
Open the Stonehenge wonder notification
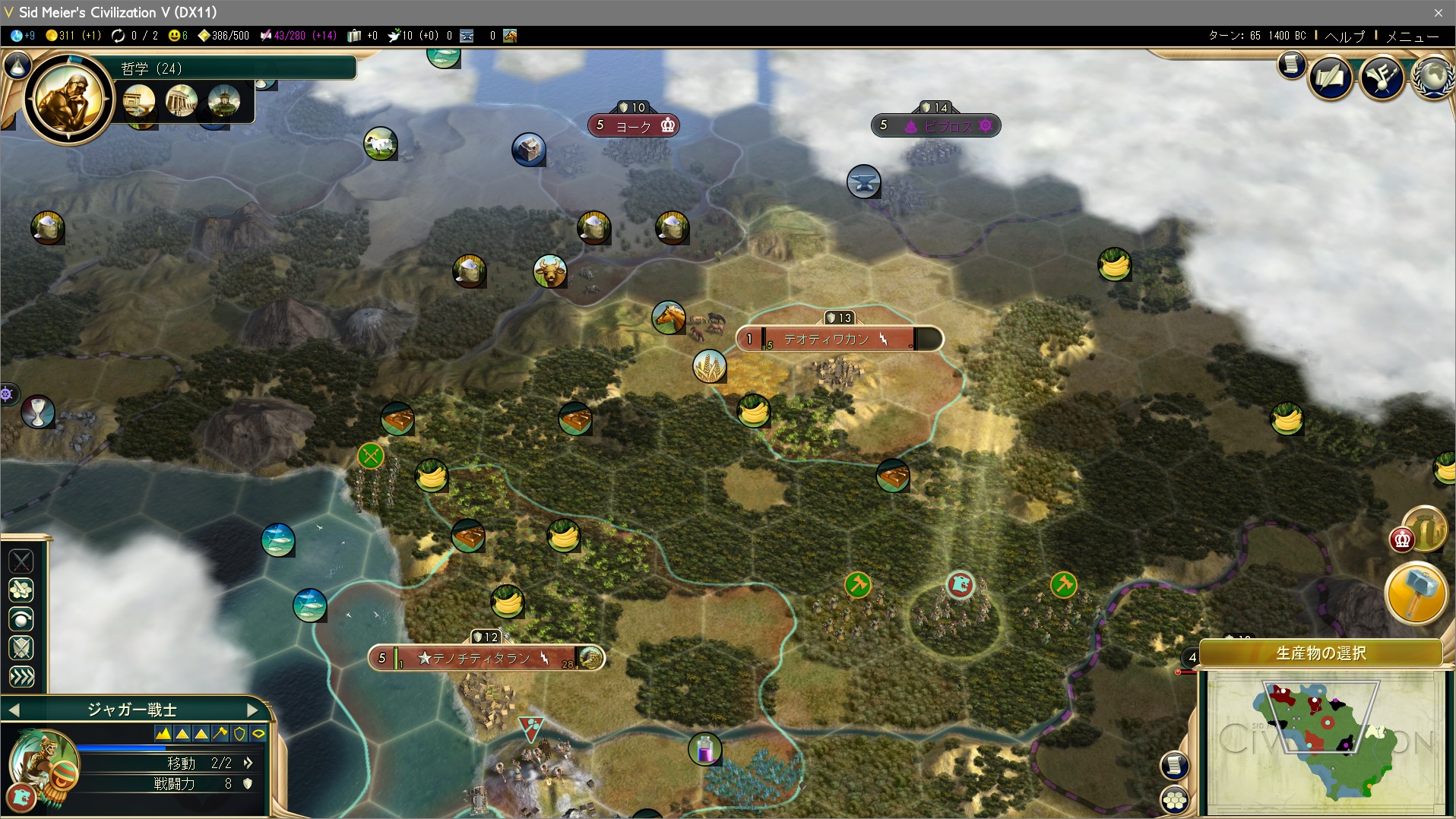click(1426, 528)
